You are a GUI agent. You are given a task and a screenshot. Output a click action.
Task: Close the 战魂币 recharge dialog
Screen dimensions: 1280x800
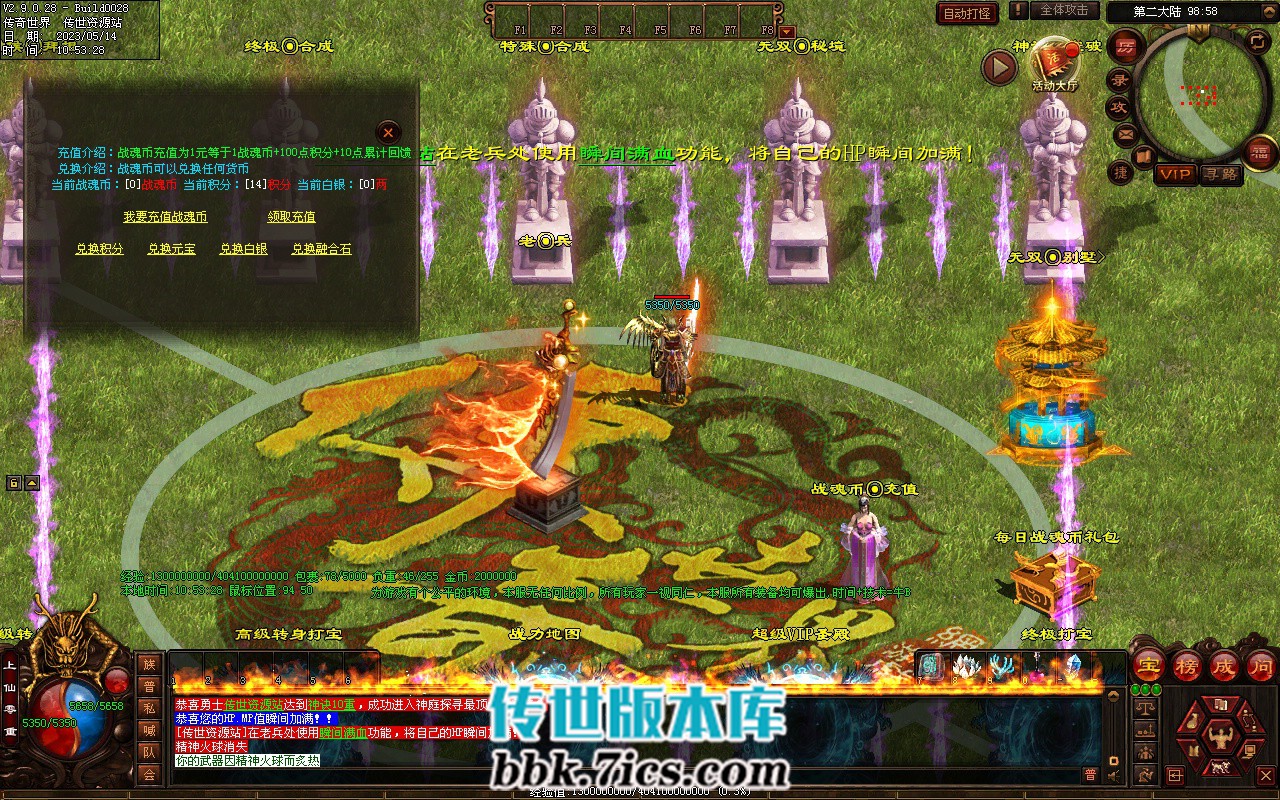pos(388,132)
